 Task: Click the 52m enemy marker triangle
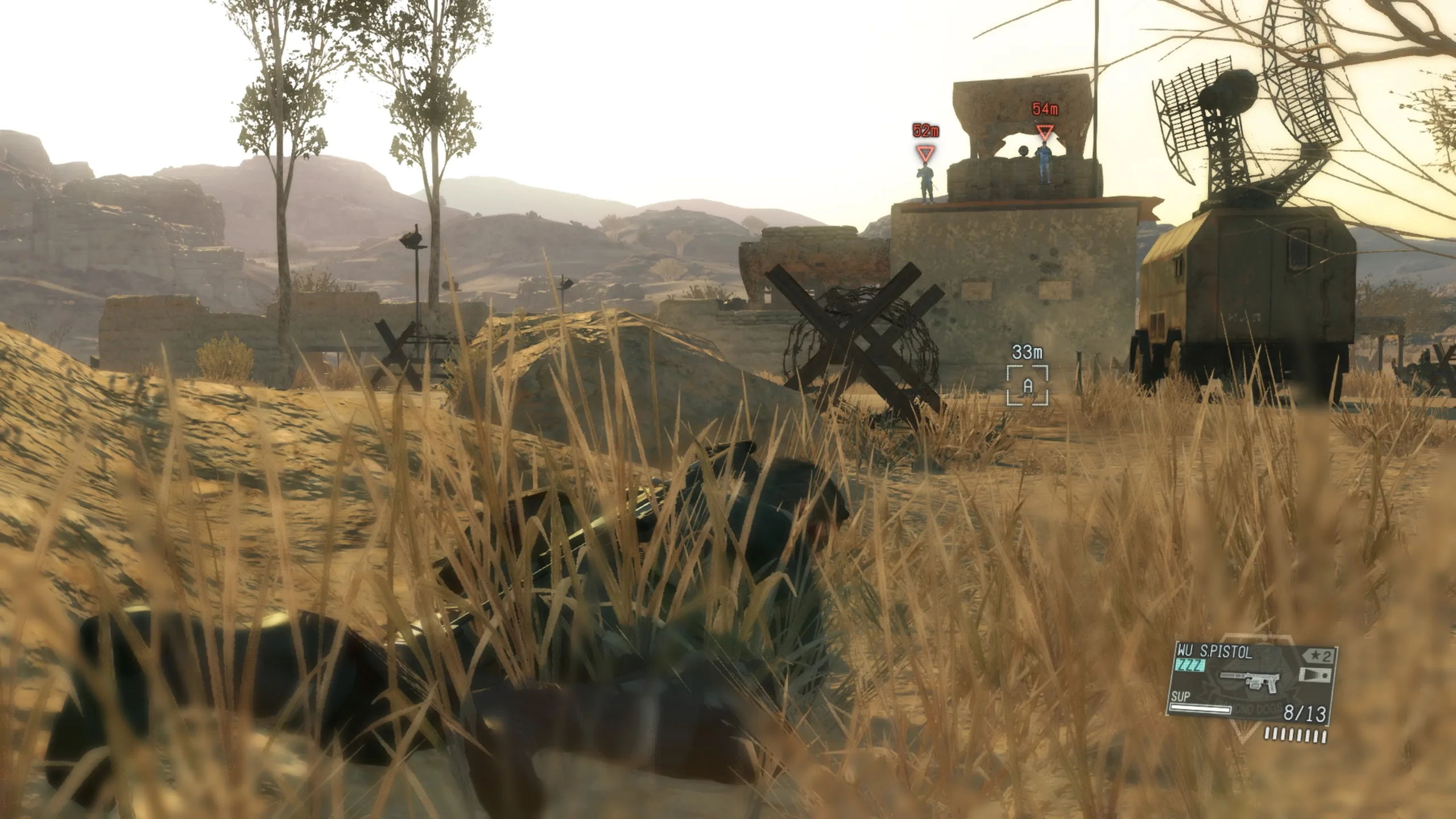(926, 152)
